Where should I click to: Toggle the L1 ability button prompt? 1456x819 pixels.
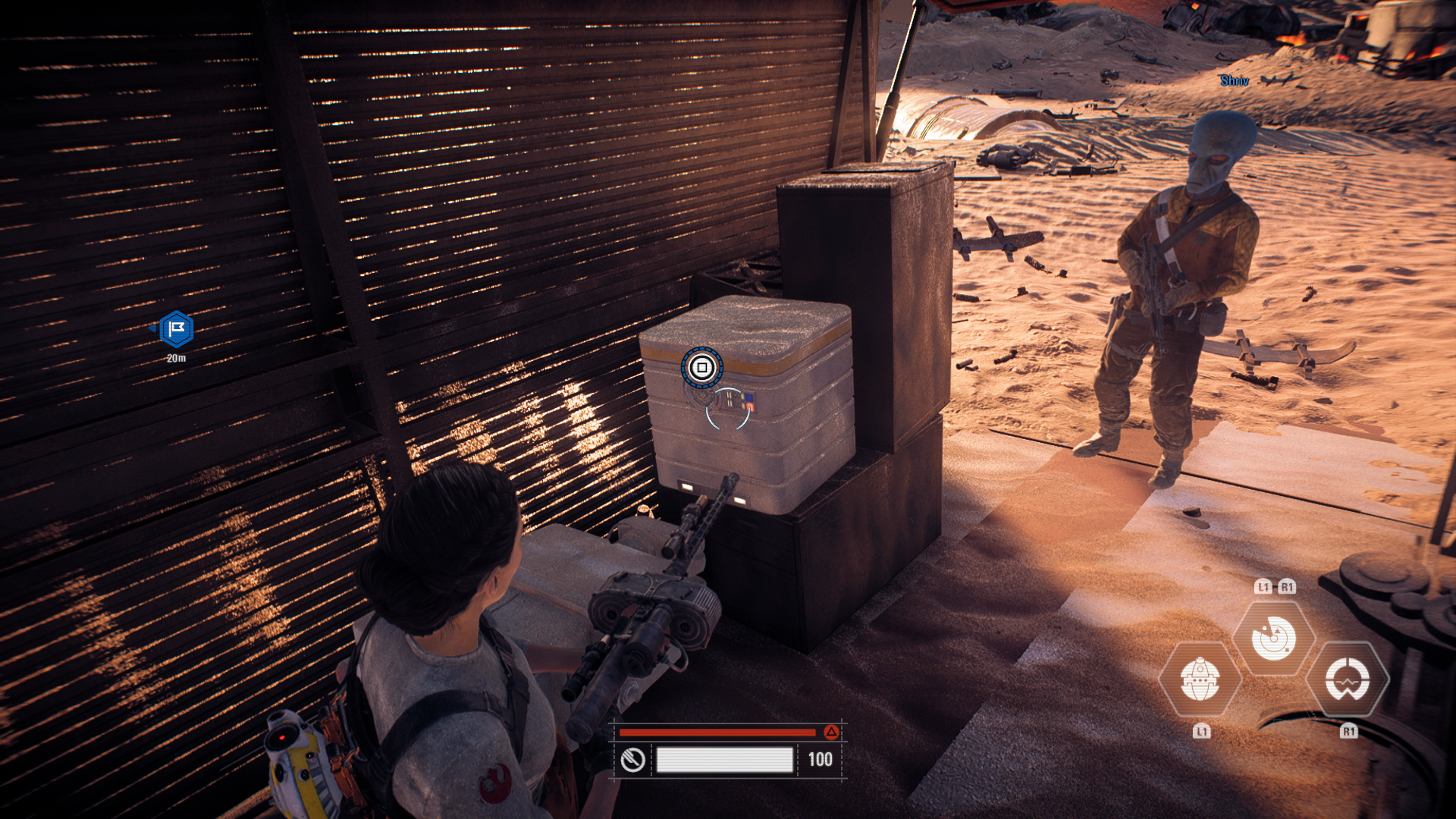[1200, 732]
